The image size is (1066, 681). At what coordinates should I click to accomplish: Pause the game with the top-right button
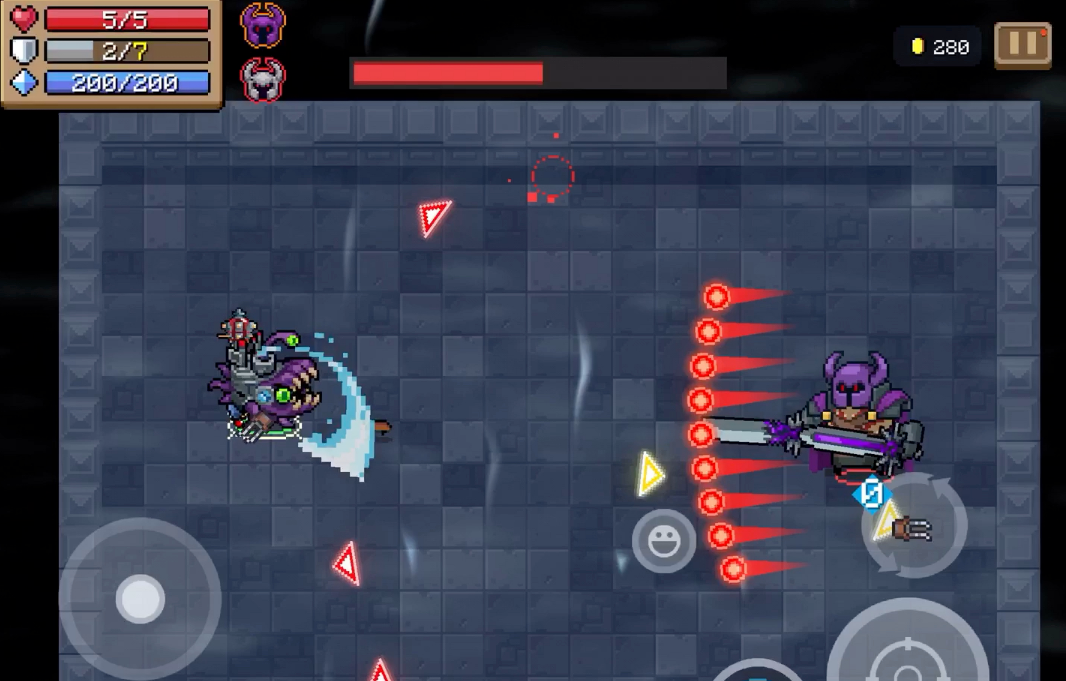[x=1022, y=46]
